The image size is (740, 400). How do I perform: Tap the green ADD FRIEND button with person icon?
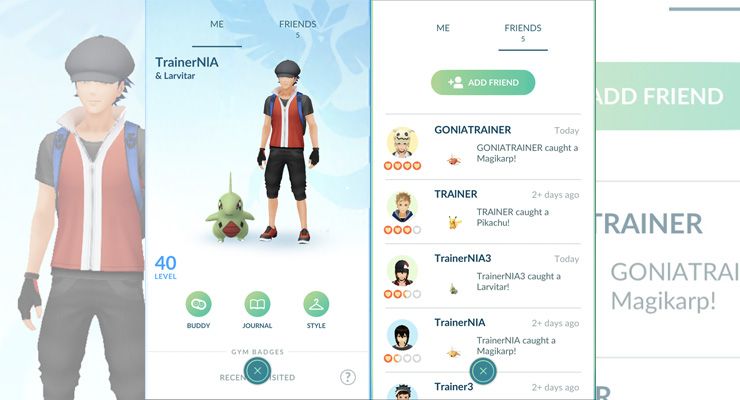pyautogui.click(x=483, y=83)
